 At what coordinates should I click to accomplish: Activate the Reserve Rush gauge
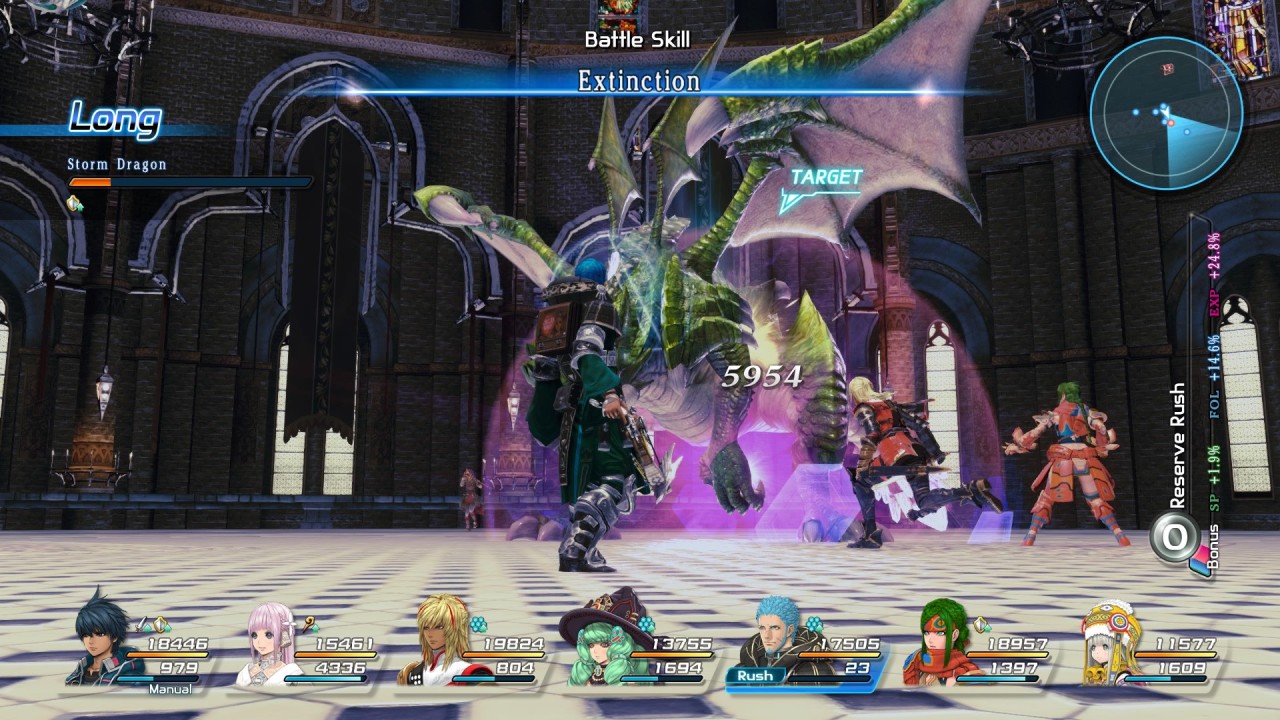click(1174, 536)
